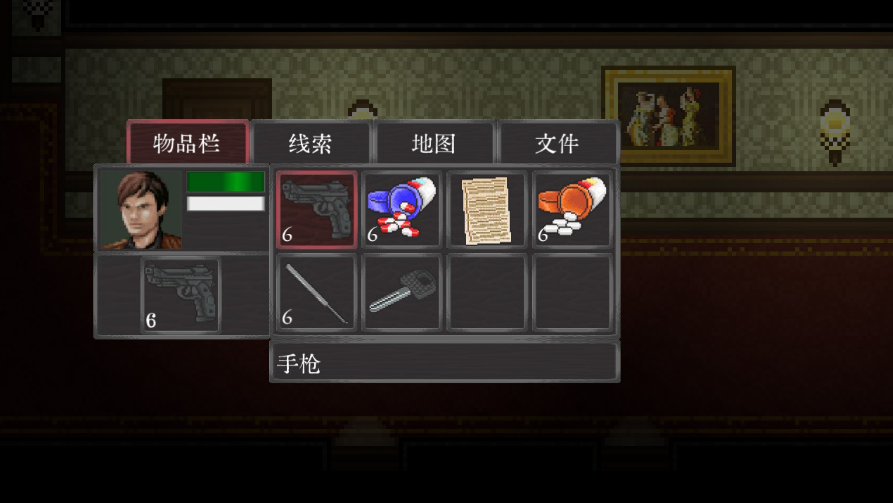Select the paper document item

(x=487, y=209)
